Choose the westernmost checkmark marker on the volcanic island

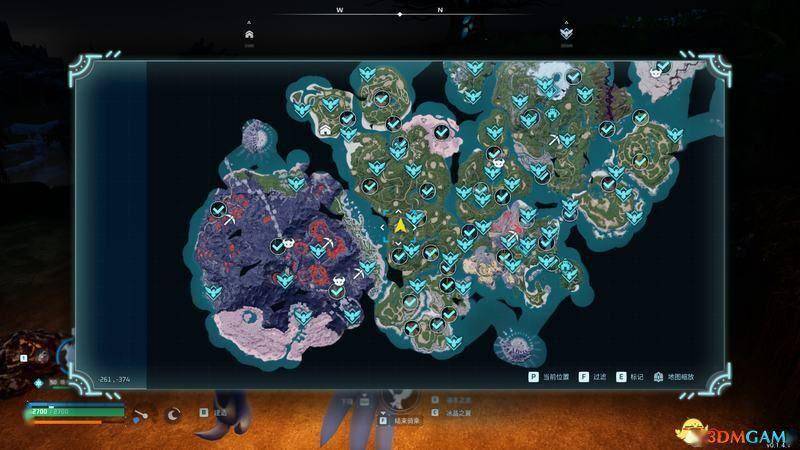pyautogui.click(x=219, y=209)
